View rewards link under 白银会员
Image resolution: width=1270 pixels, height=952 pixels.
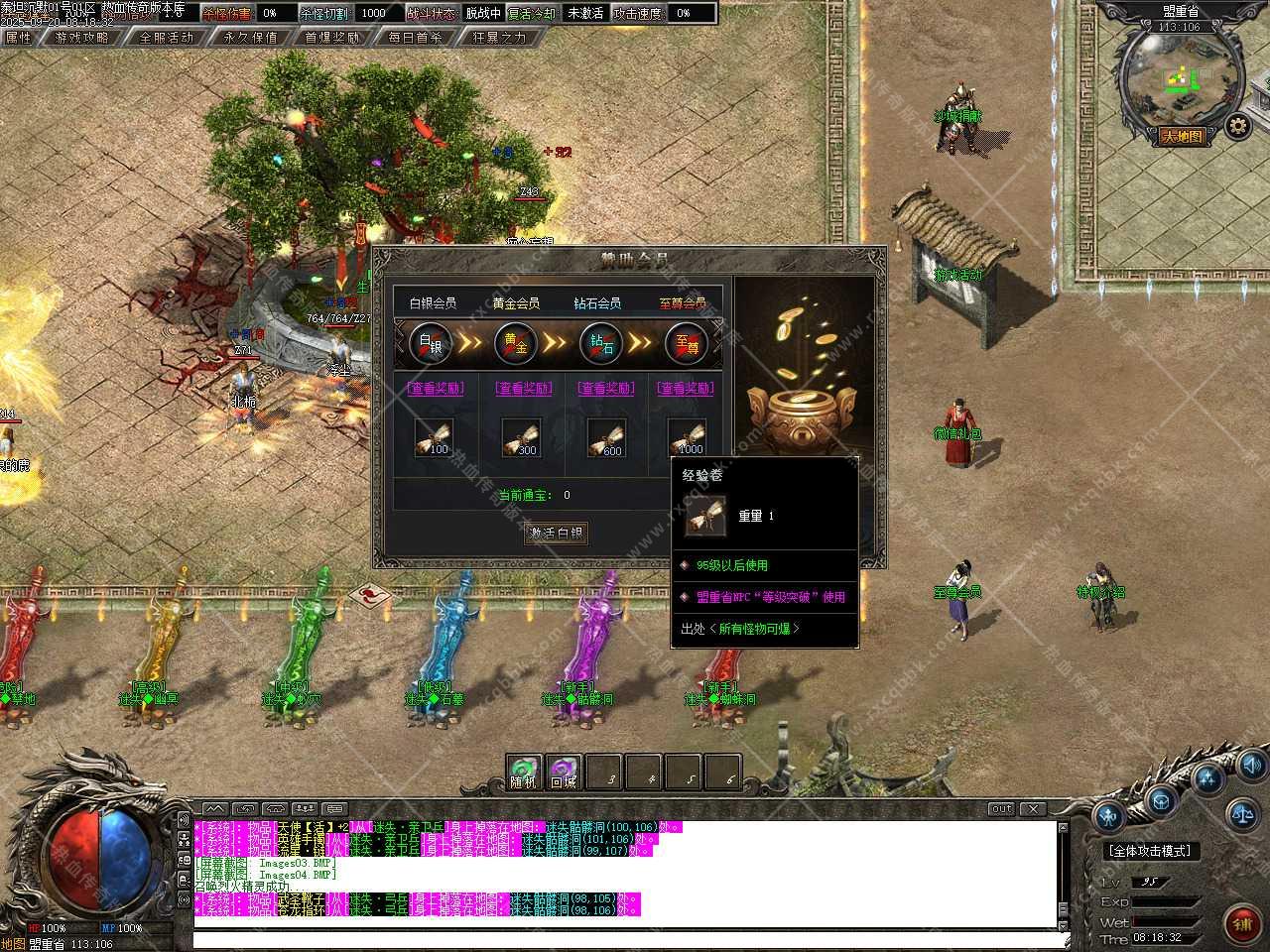tap(434, 388)
